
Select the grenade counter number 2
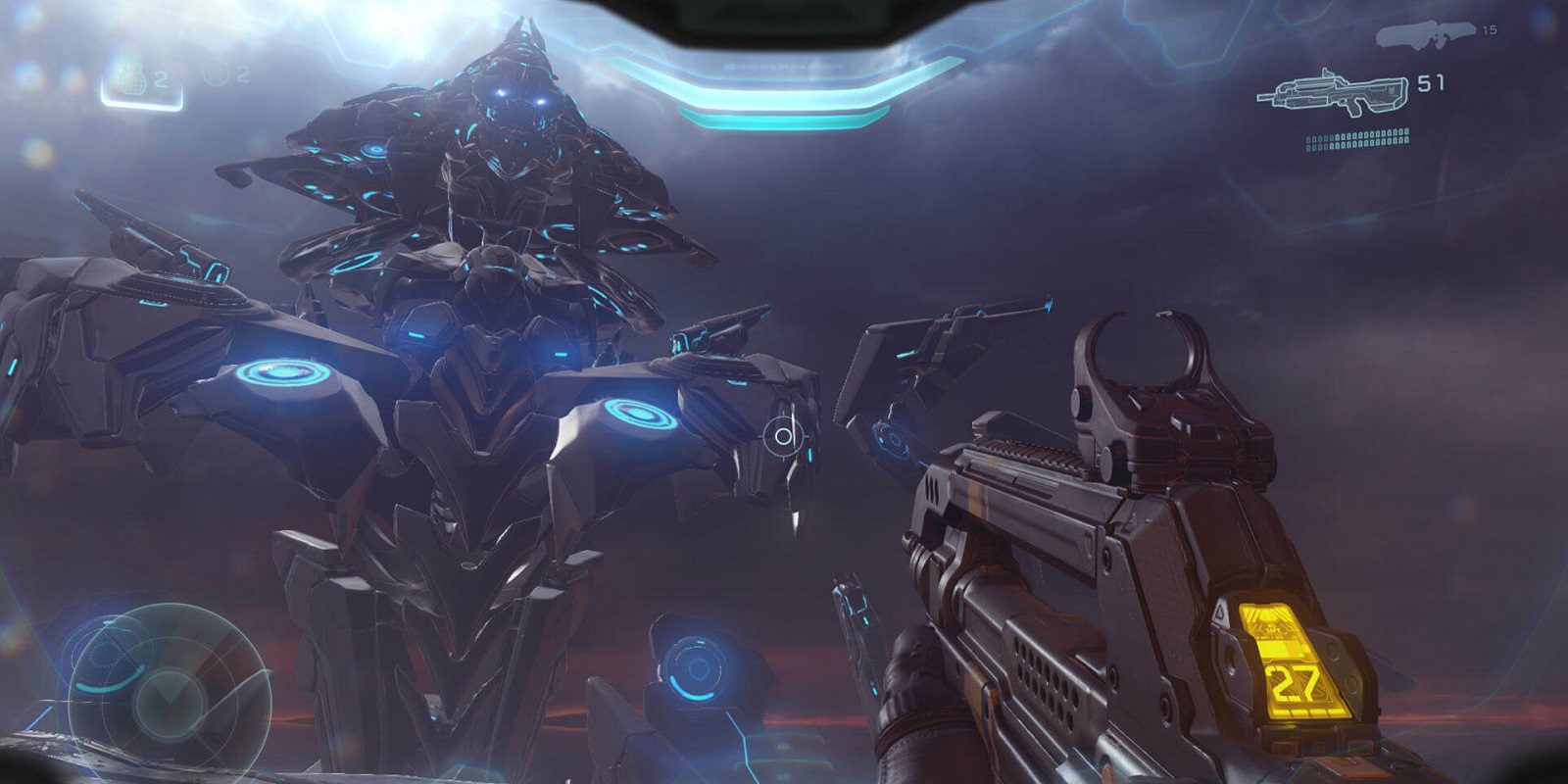click(161, 78)
